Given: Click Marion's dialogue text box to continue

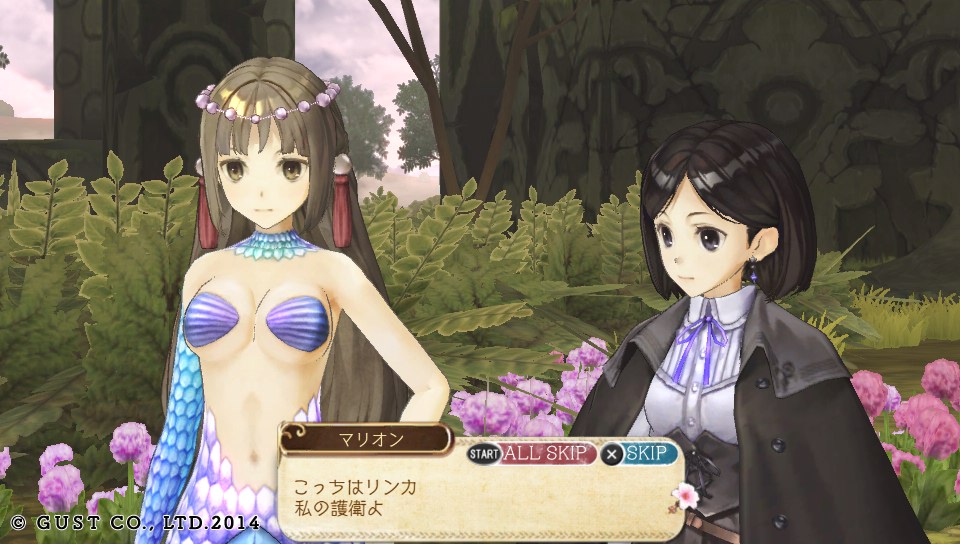Looking at the screenshot, I should [480, 497].
